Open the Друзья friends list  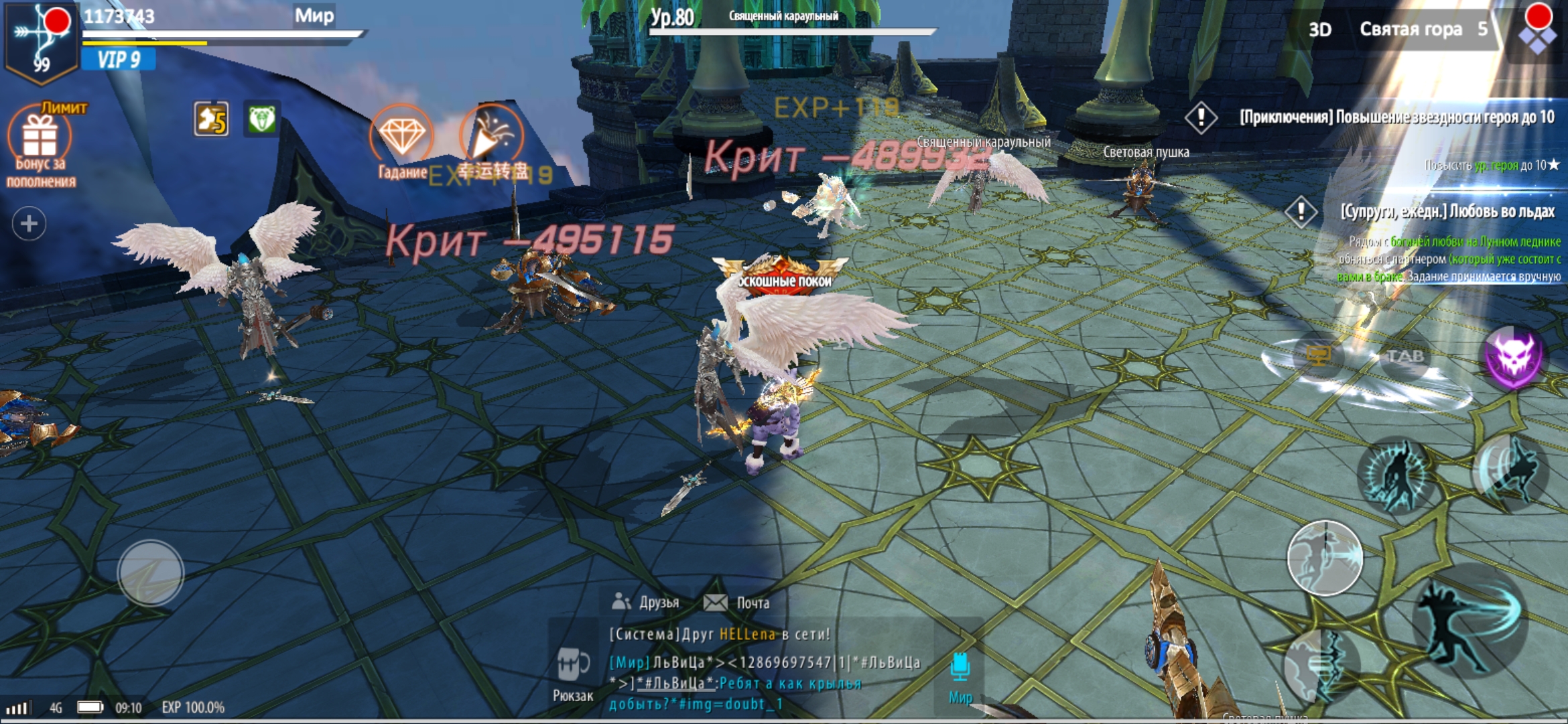pos(646,603)
